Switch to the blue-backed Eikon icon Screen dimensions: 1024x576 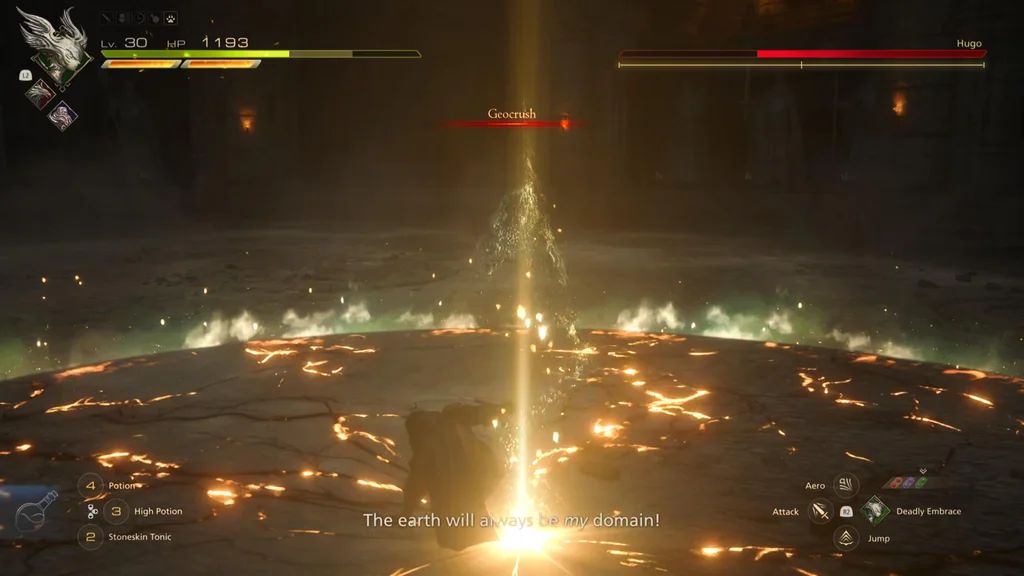[x=62, y=115]
